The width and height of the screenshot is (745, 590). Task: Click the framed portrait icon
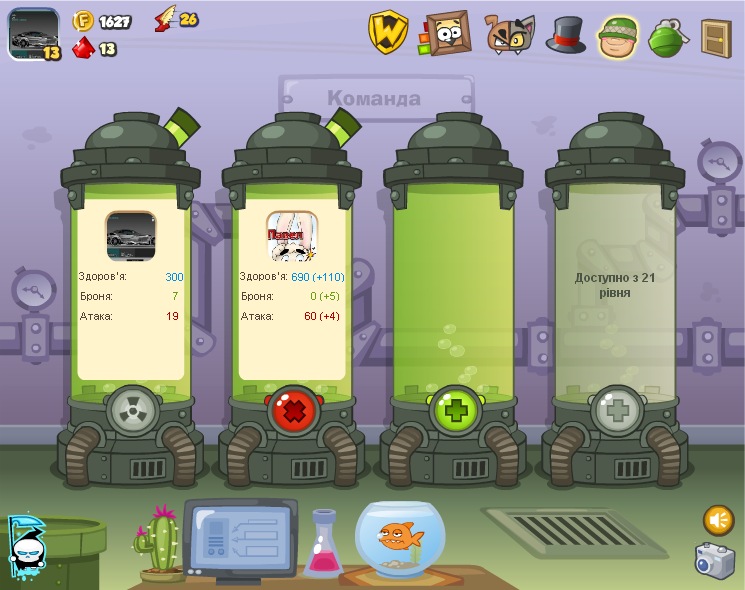pos(447,33)
